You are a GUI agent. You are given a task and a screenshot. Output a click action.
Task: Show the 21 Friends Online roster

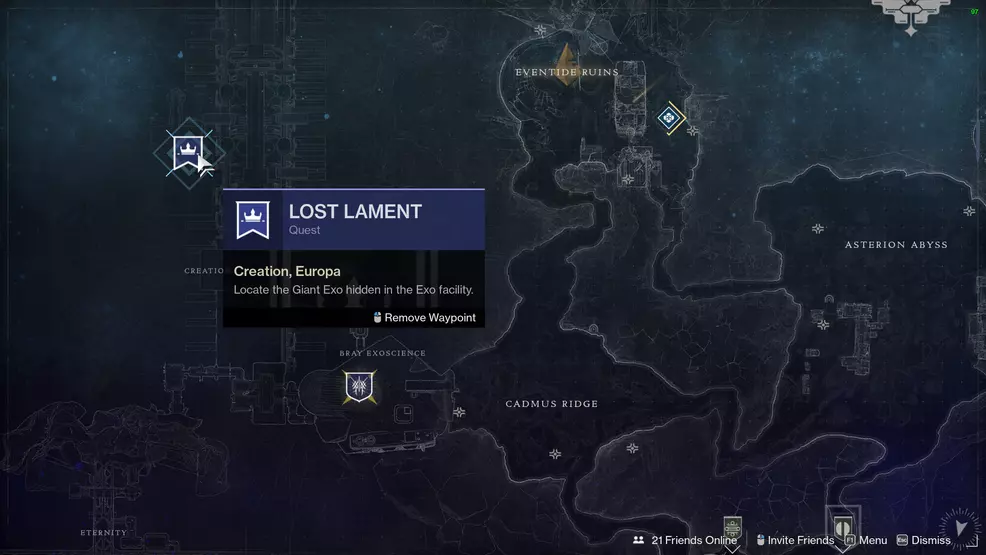(685, 540)
